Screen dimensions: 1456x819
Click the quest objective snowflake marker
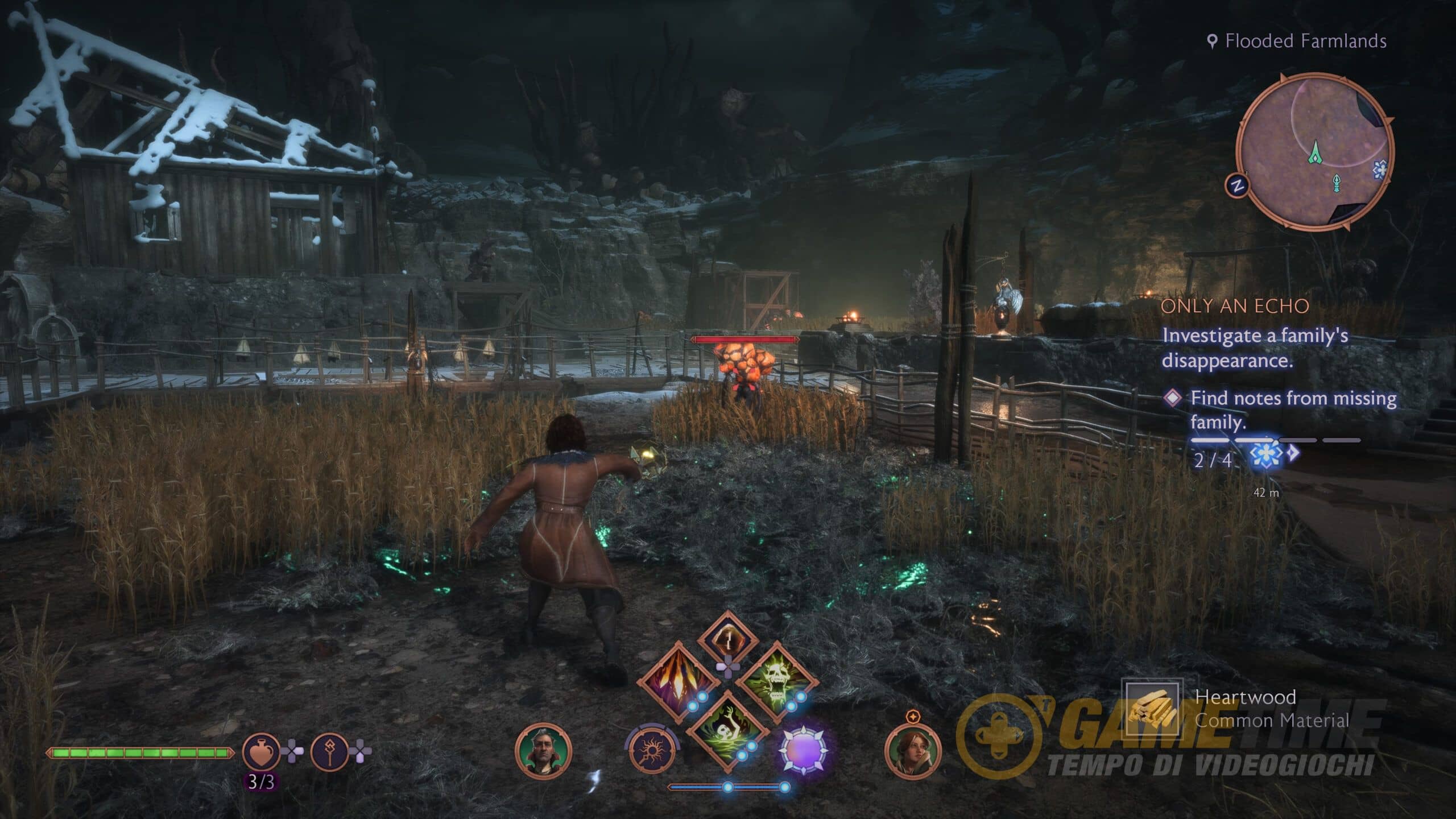[1267, 455]
